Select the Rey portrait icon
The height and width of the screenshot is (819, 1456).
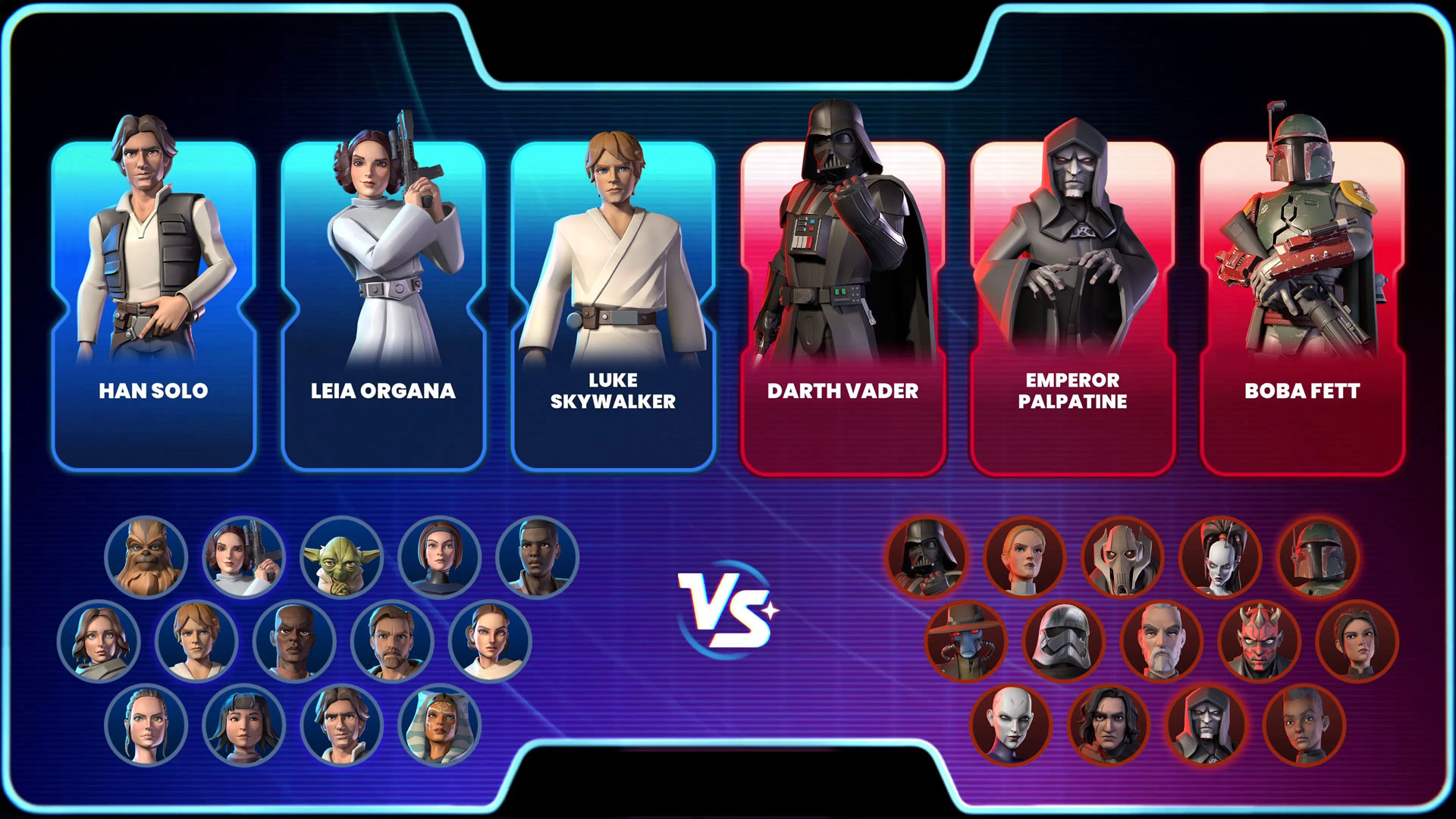click(x=148, y=724)
